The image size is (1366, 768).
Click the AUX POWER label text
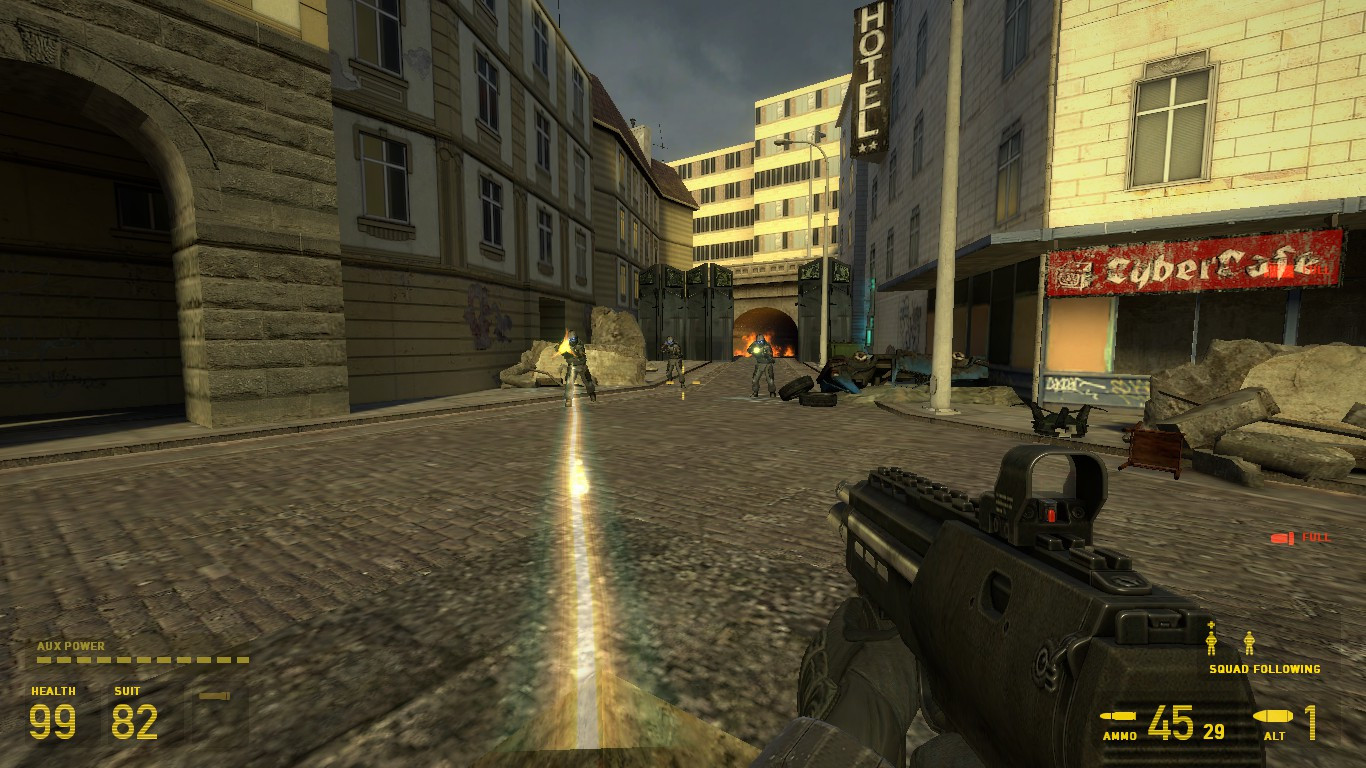click(x=70, y=646)
